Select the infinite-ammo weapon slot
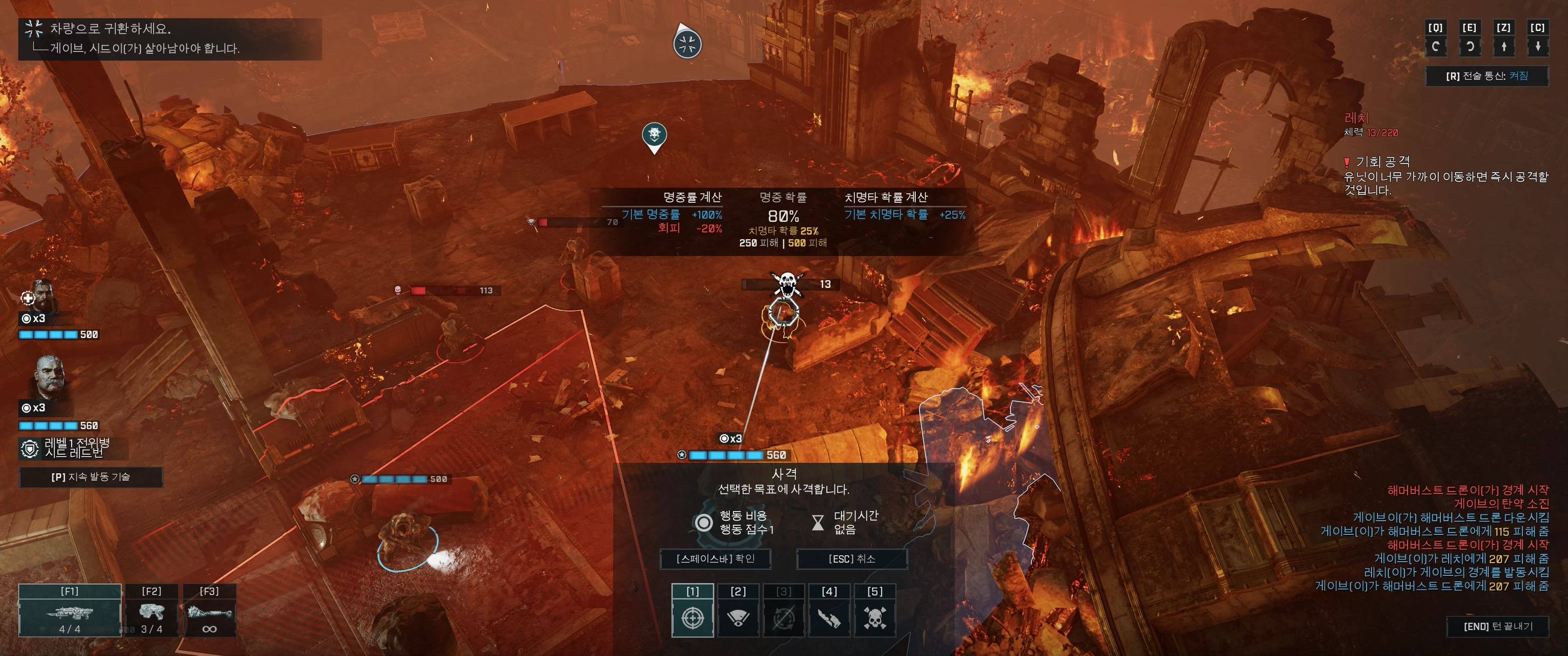Image resolution: width=1568 pixels, height=656 pixels. click(x=209, y=610)
